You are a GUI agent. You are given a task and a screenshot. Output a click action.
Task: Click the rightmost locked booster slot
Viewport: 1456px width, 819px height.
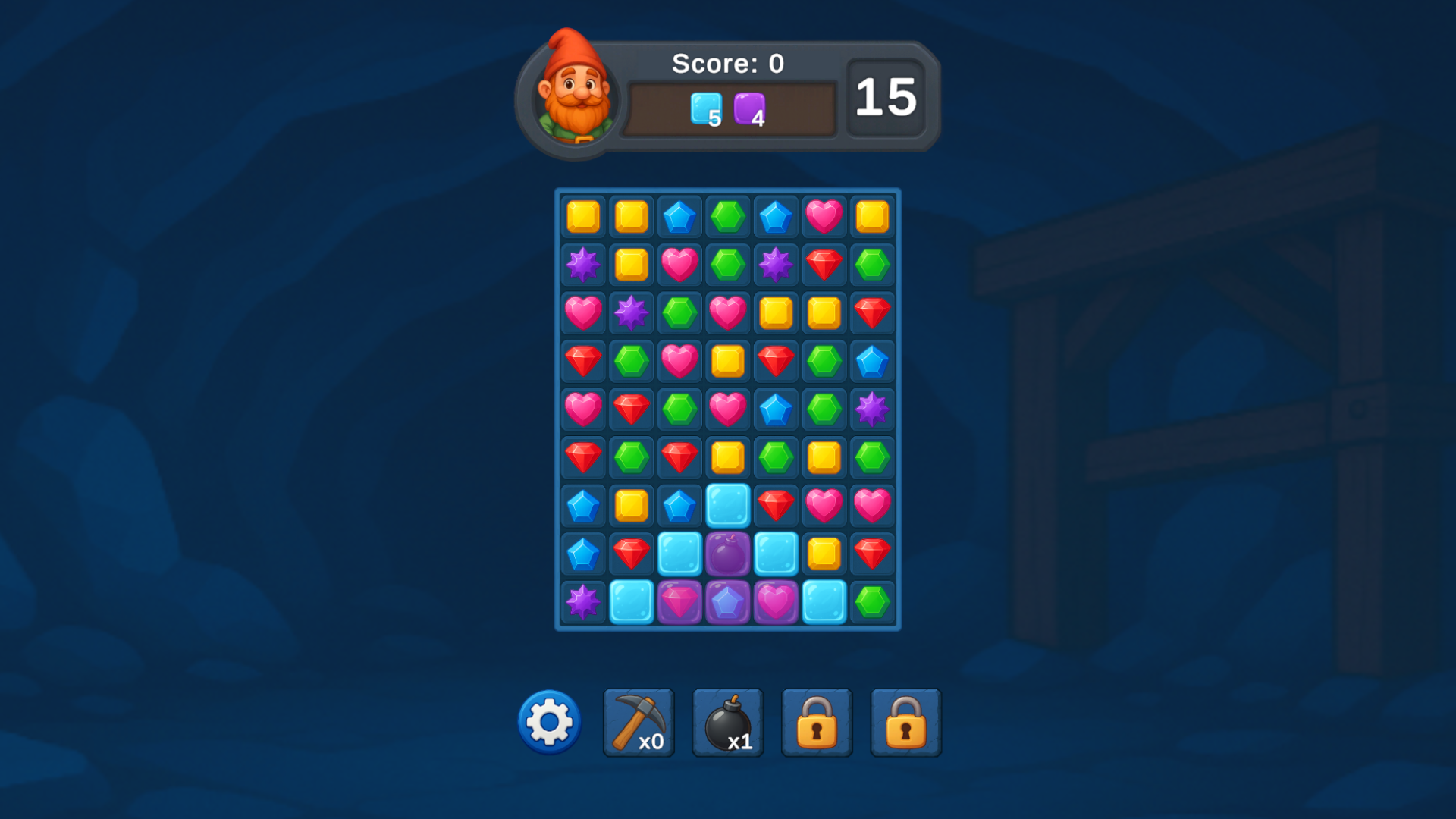tap(904, 721)
